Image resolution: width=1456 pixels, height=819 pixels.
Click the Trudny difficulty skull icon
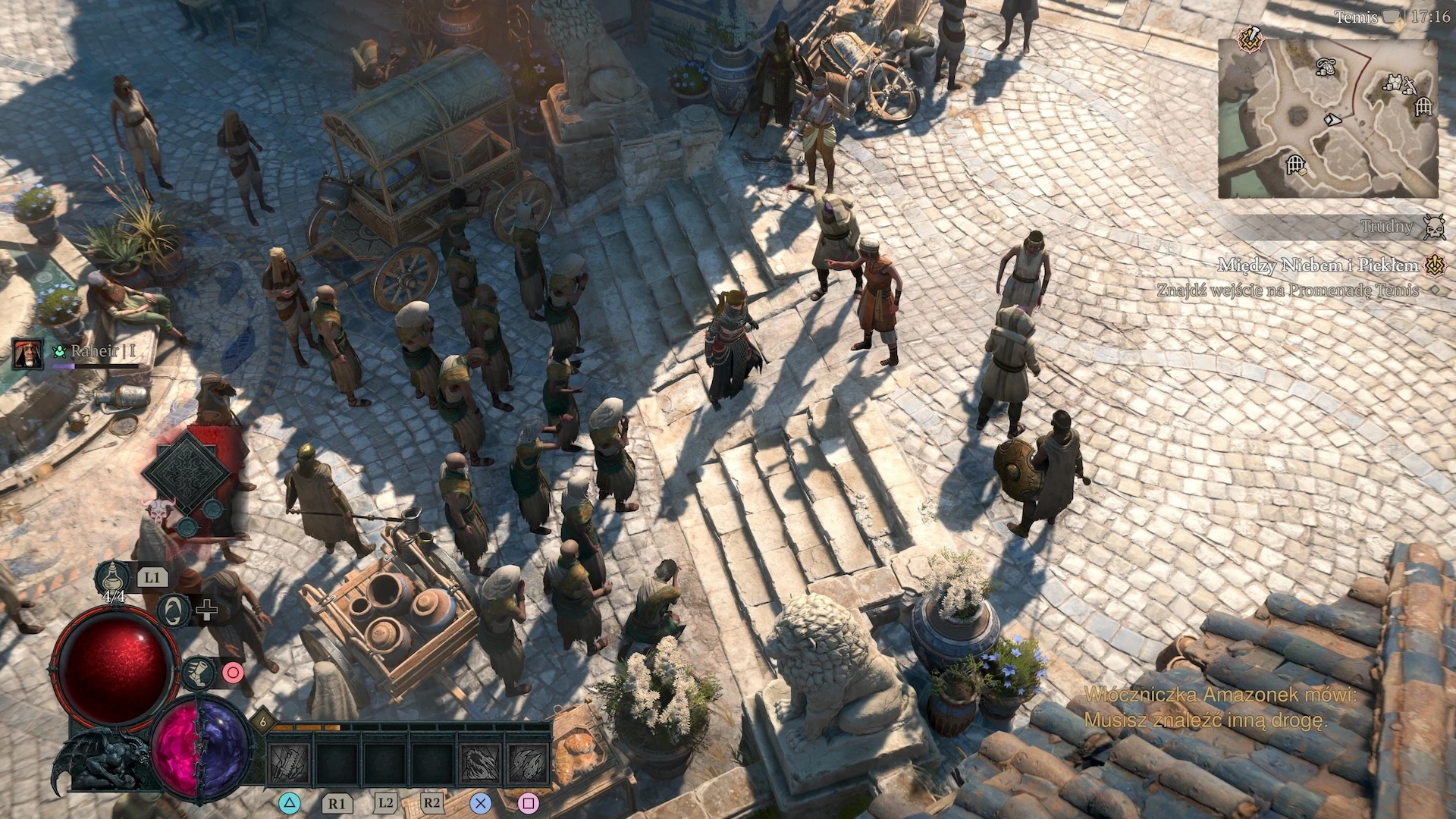(1432, 226)
